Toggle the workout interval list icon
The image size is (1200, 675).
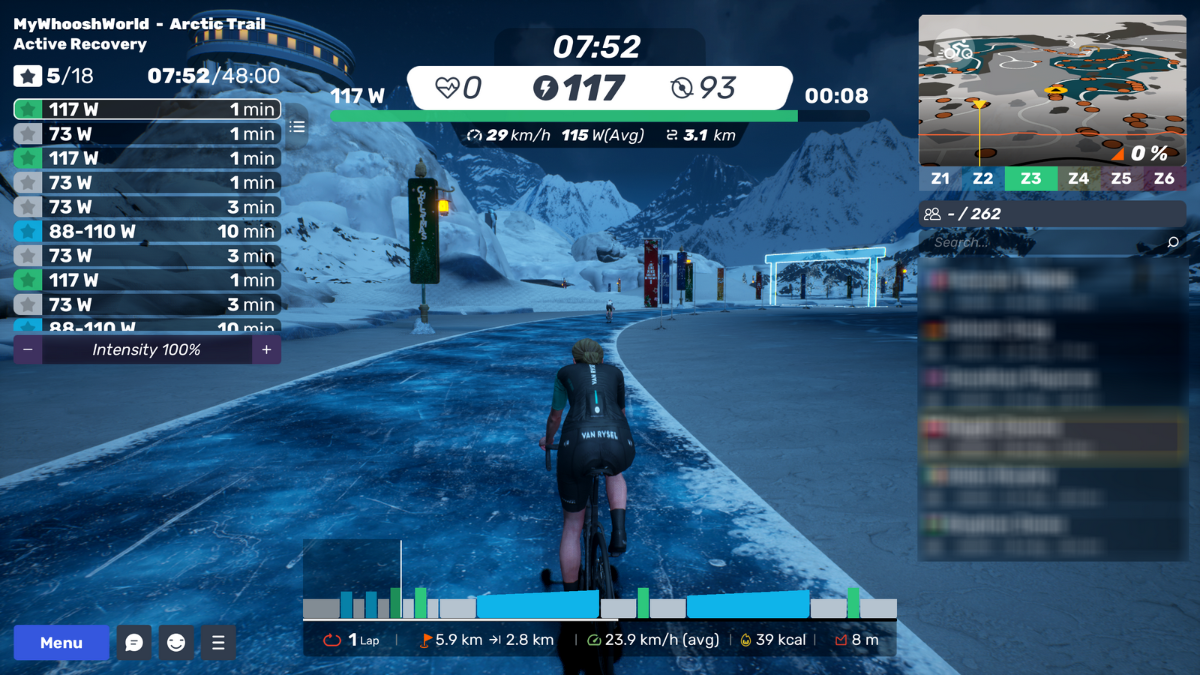[297, 127]
